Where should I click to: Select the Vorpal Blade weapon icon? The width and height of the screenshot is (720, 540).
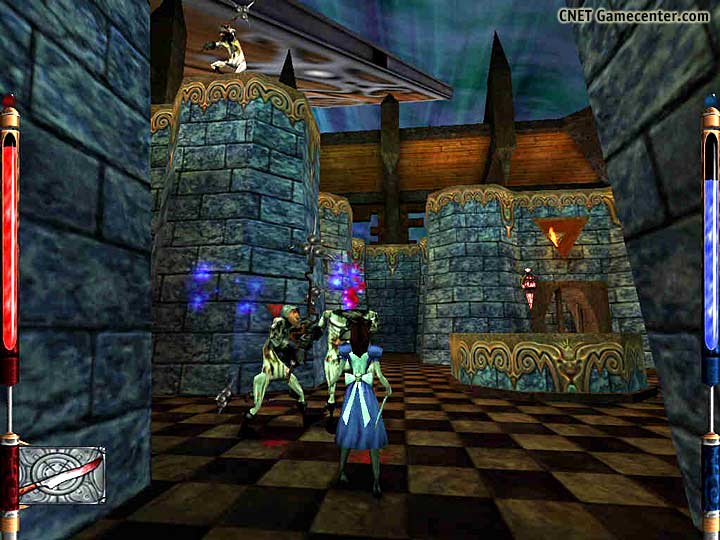[61, 474]
